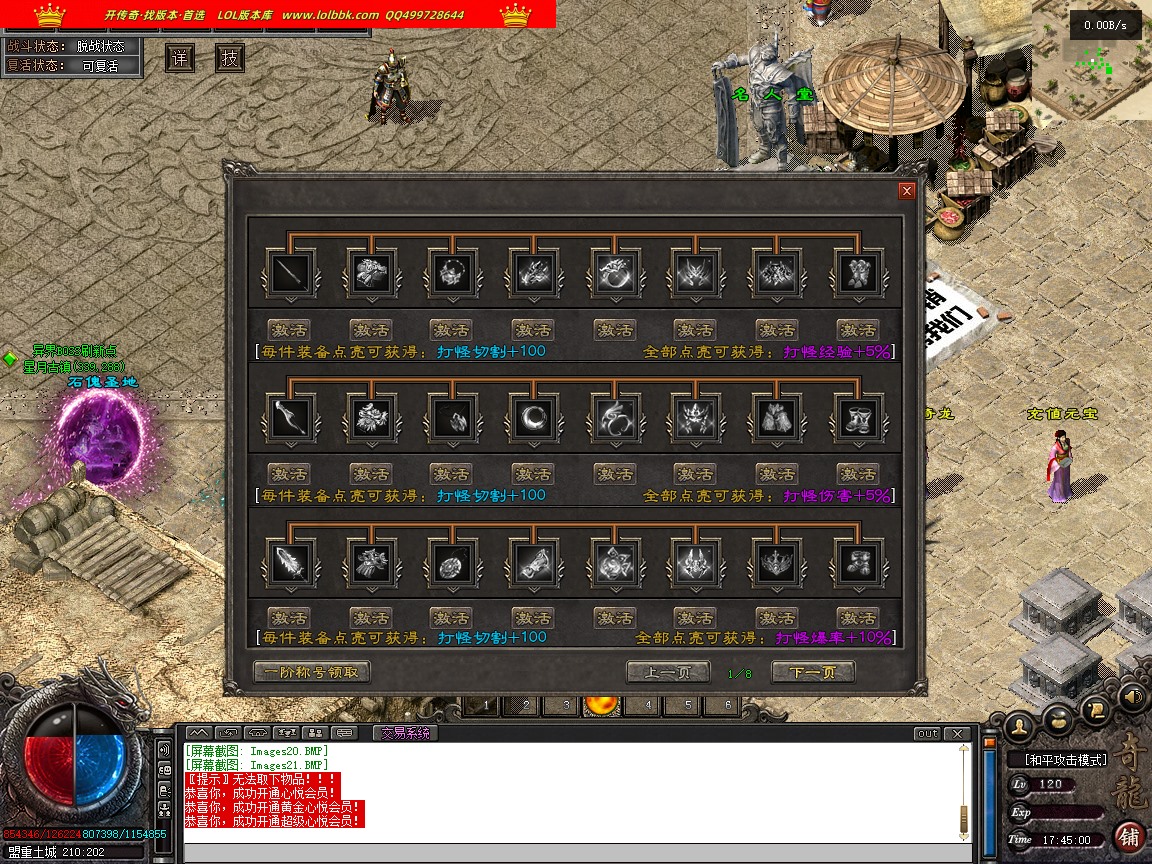Select the feathered blade in the bottom row

(x=292, y=562)
